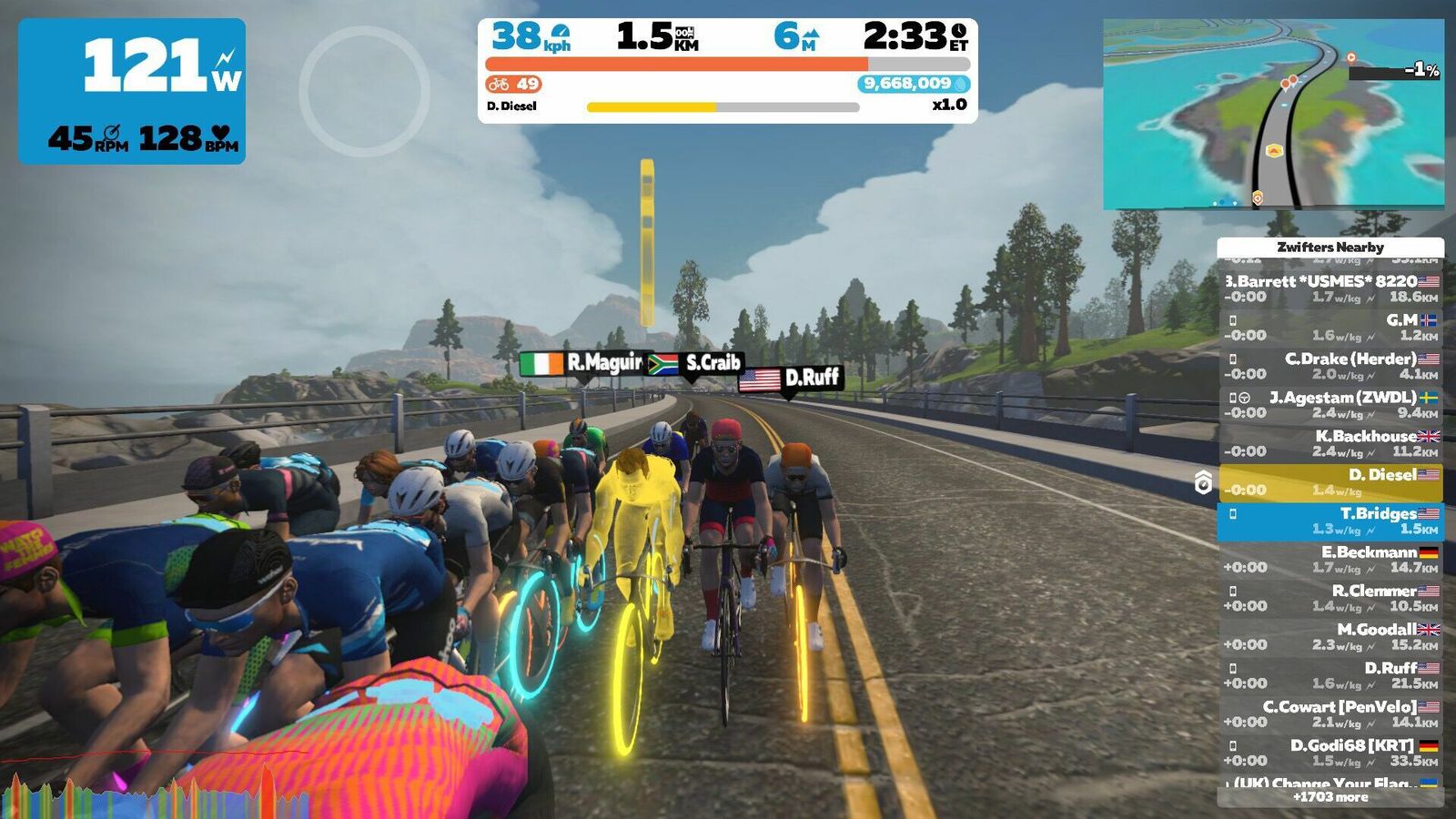Select G.M in the nearby riders list
The image size is (1456, 819).
1330,328
